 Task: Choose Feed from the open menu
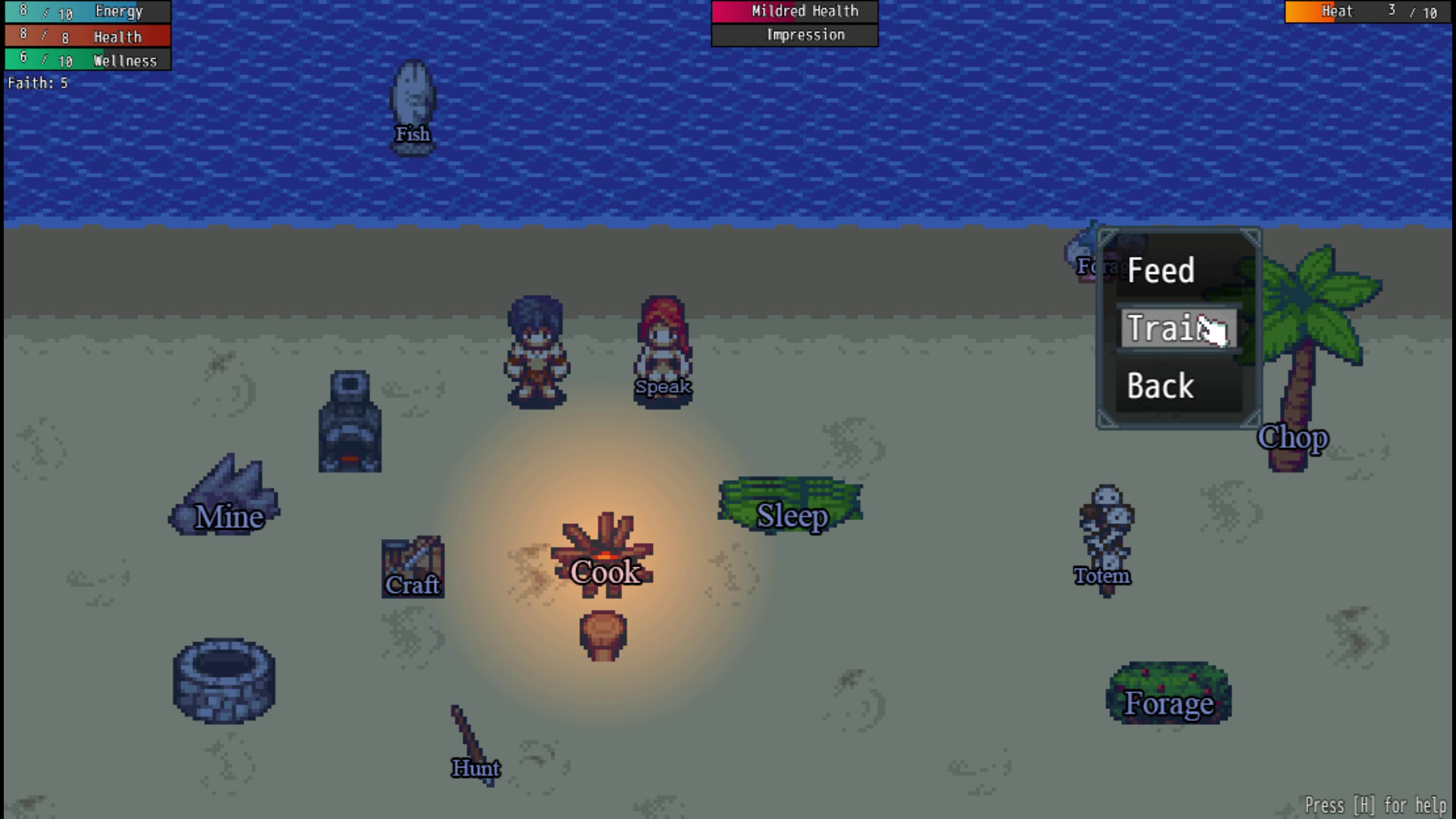click(1160, 271)
